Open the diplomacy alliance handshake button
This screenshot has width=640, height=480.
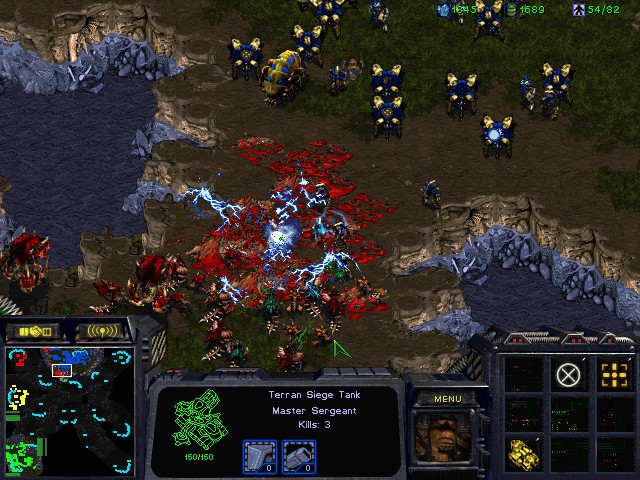33,331
